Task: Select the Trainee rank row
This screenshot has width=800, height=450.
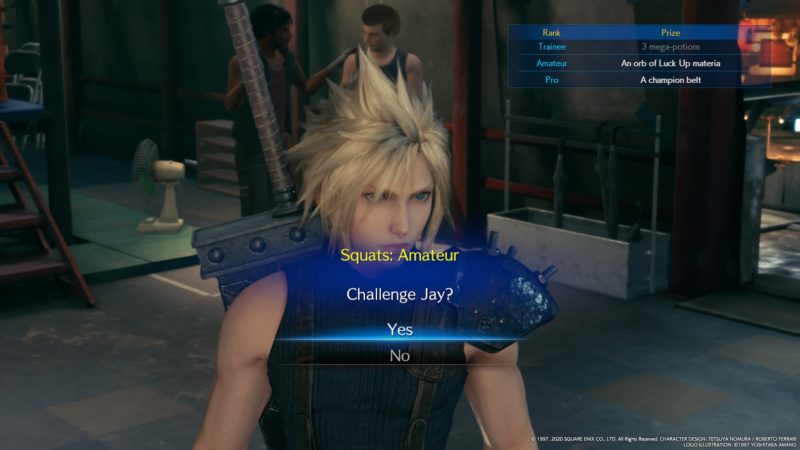Action: click(640, 47)
